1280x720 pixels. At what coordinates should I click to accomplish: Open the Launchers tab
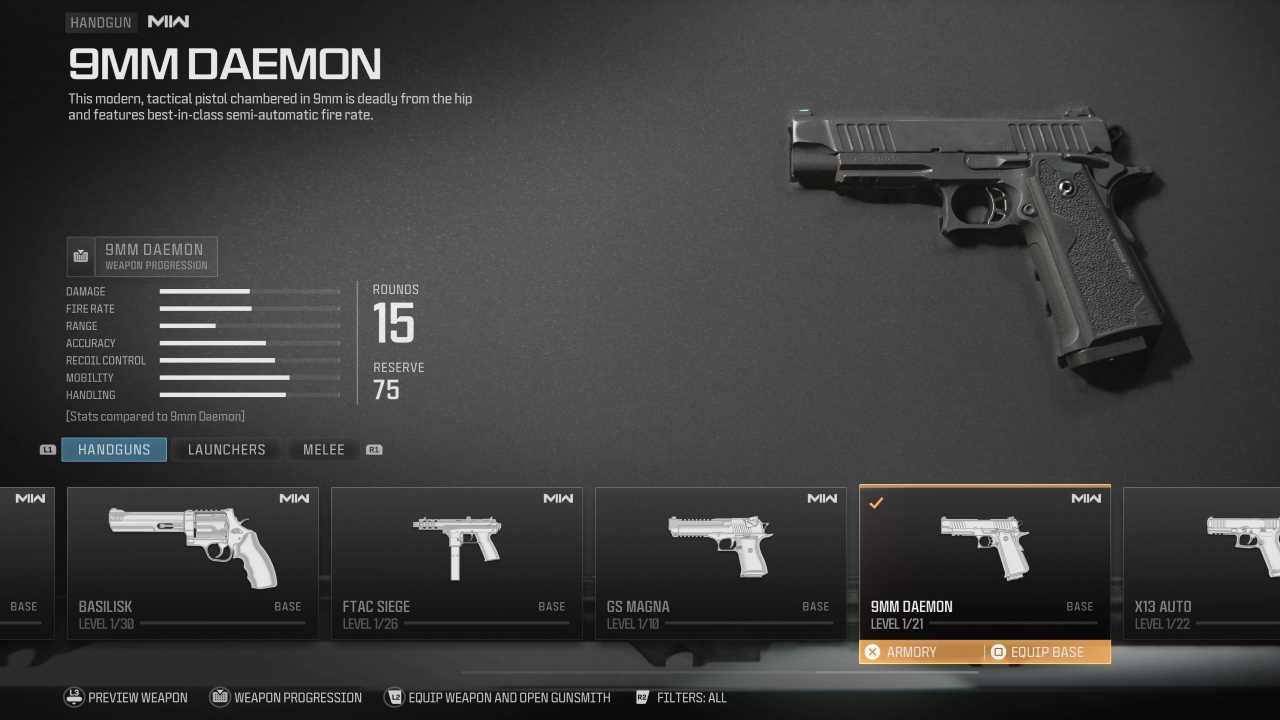pos(227,450)
